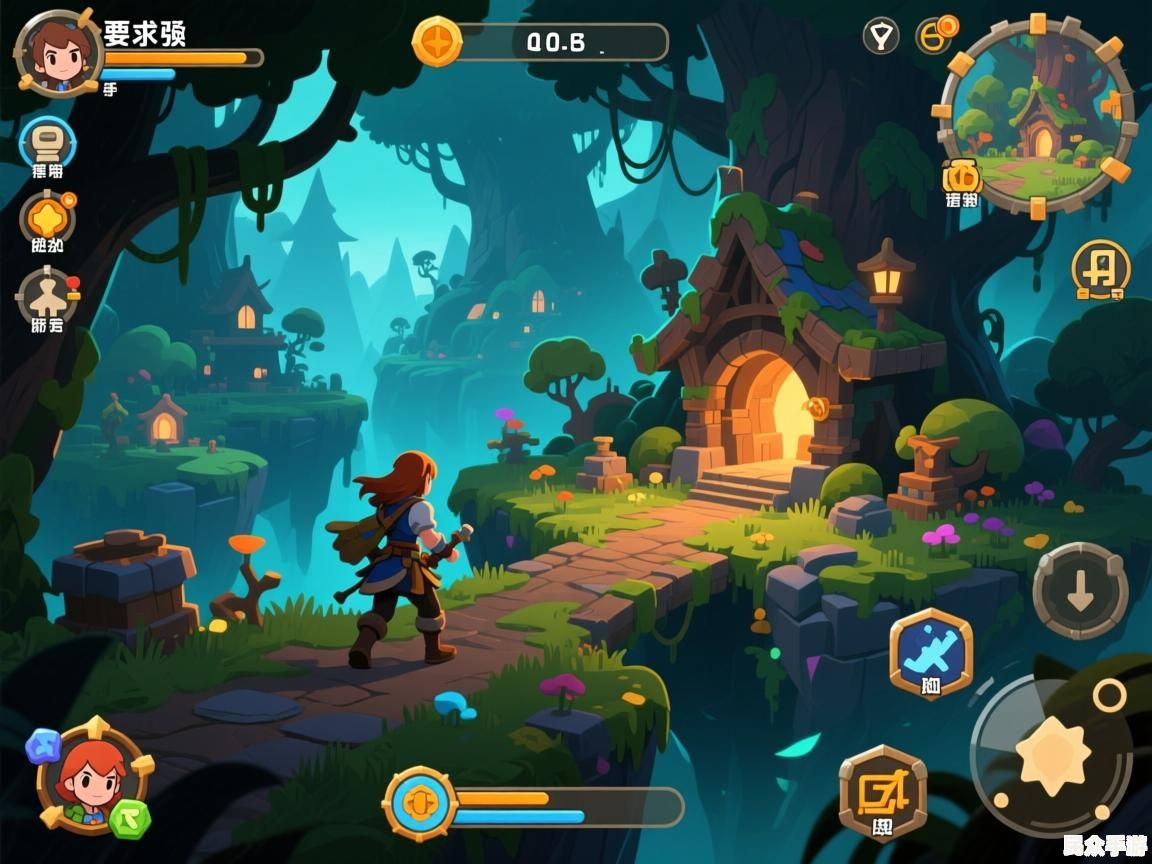Viewport: 1152px width, 864px height.
Task: Activate the blue hexagon skill
Action: point(930,653)
